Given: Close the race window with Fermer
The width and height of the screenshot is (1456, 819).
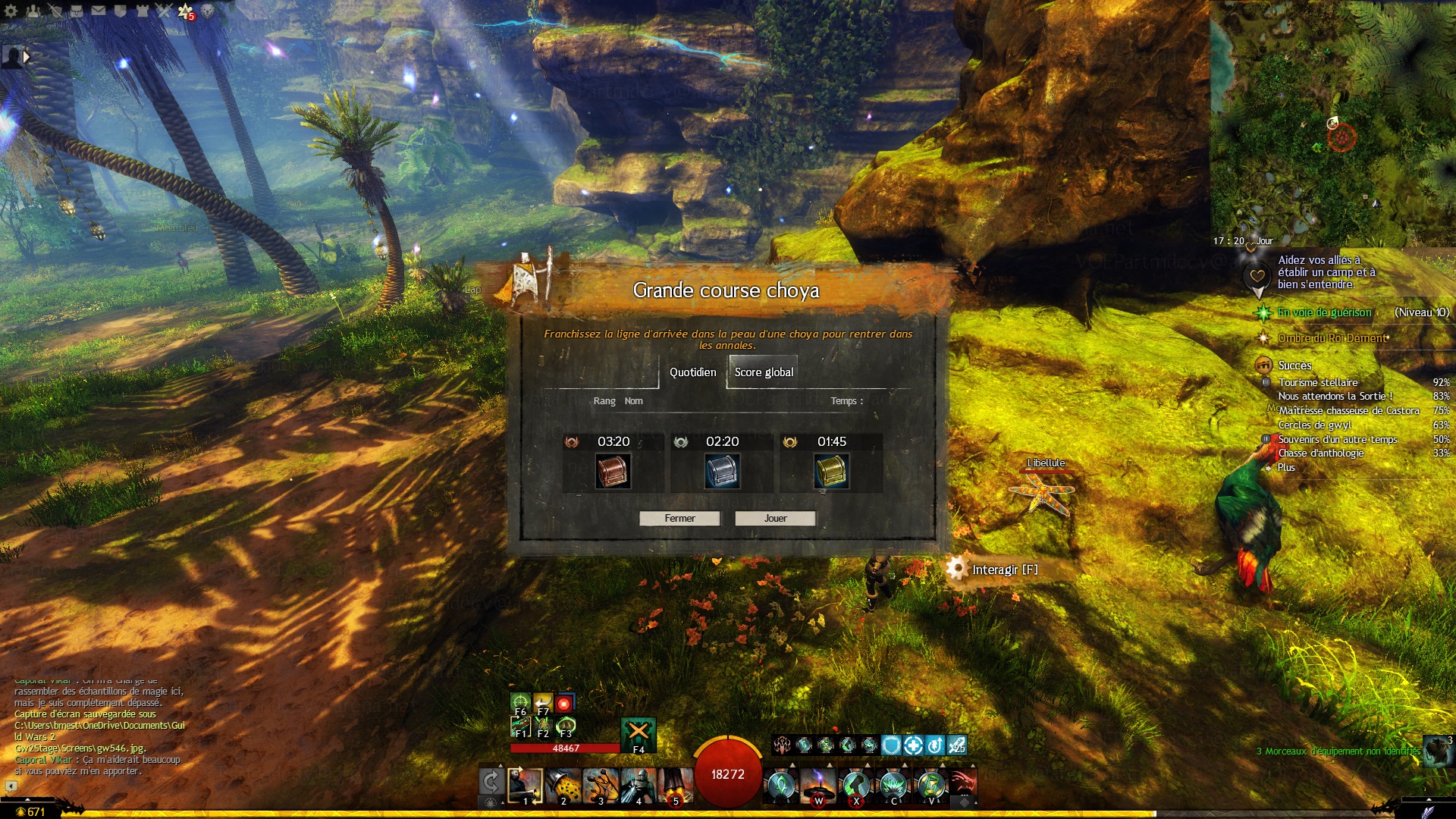Looking at the screenshot, I should point(679,518).
